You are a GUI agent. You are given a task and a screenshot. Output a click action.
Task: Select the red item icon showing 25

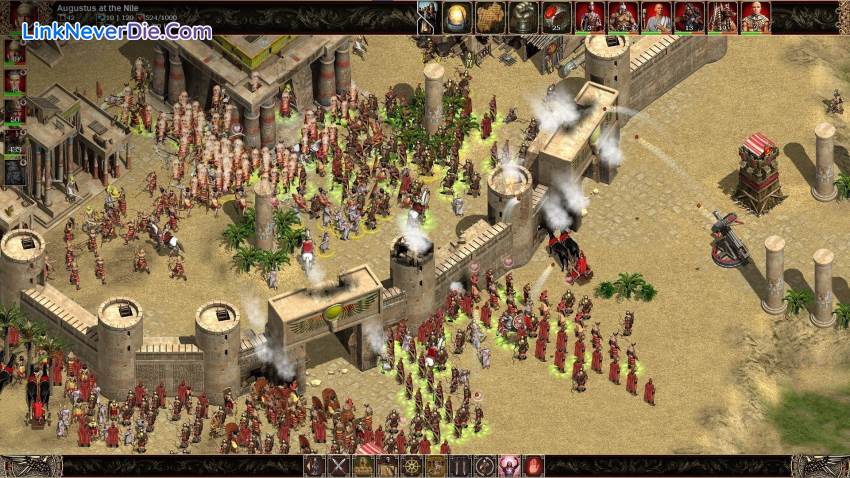(557, 16)
